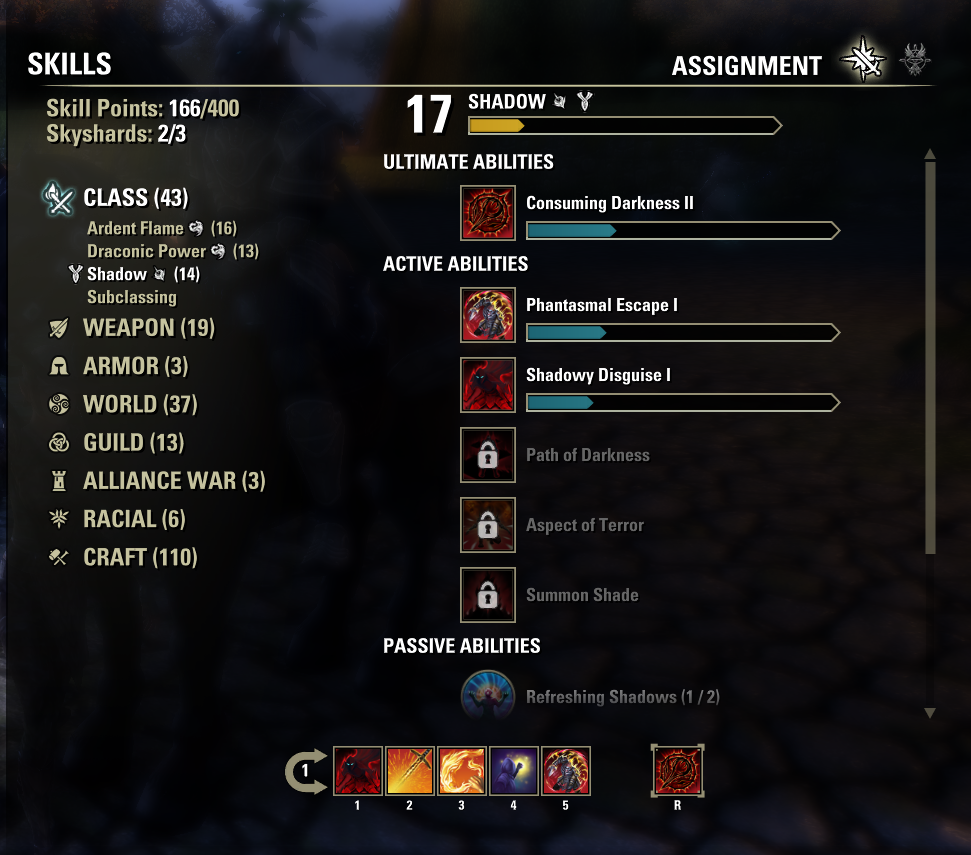971x855 pixels.
Task: Switch to the dimmed second assignment tab icon
Action: 913,62
